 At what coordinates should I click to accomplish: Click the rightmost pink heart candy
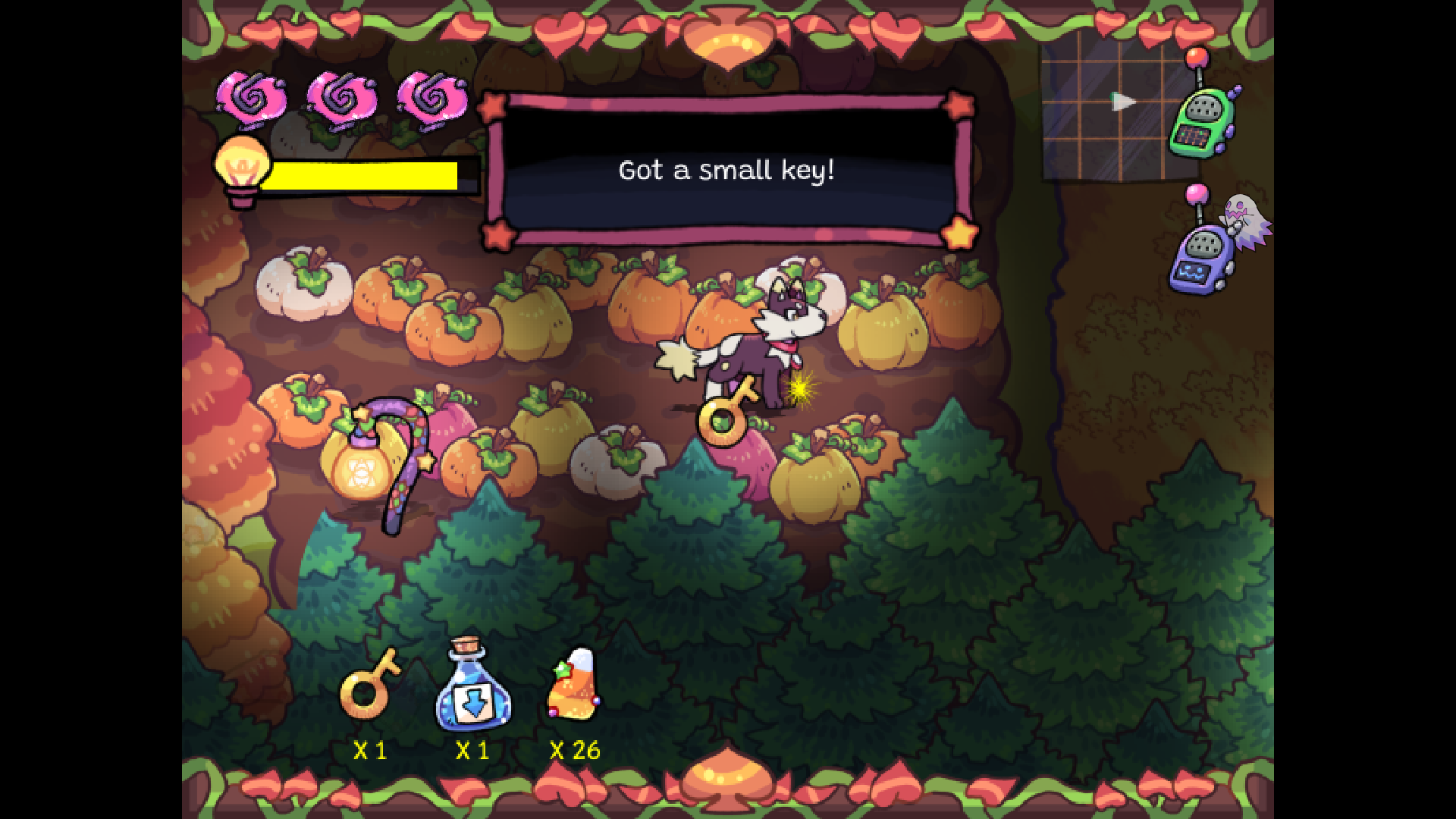pyautogui.click(x=428, y=97)
